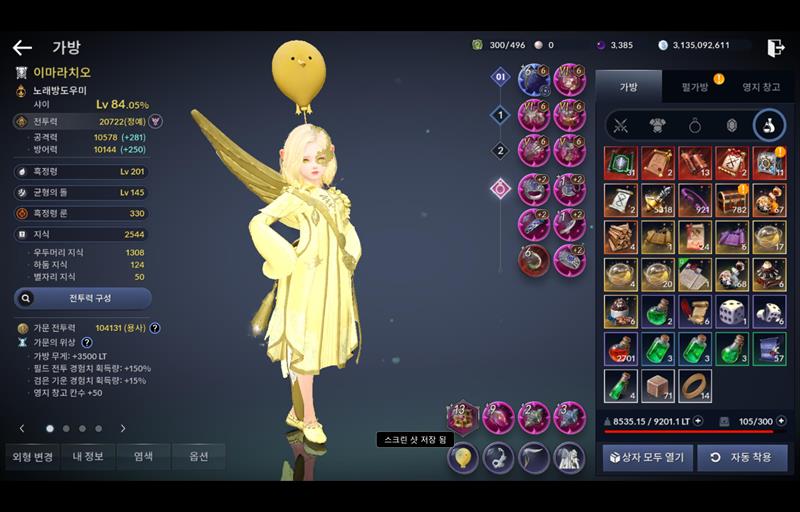Click the exit door icon
Image resolution: width=800 pixels, height=512 pixels.
pos(775,47)
